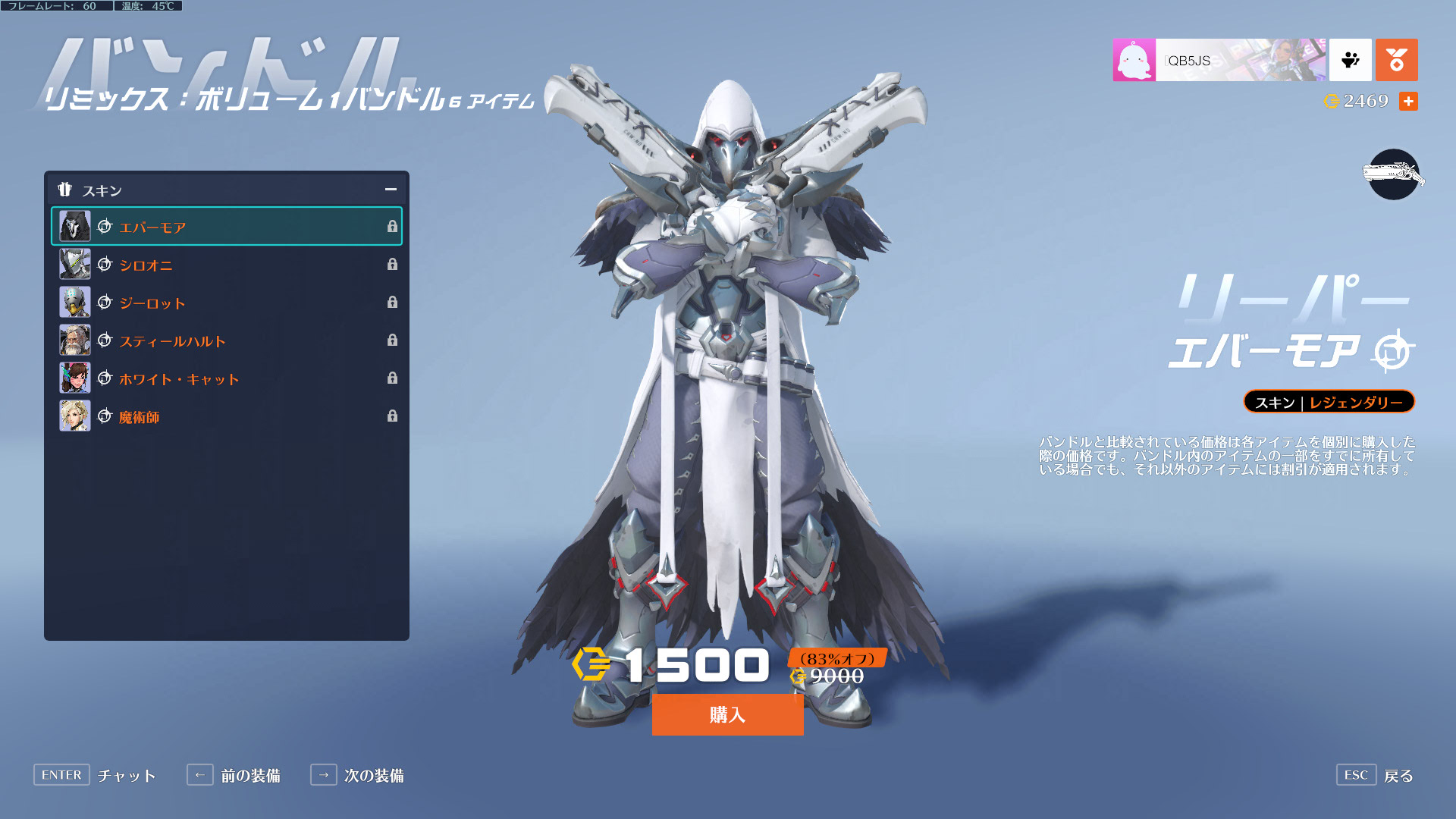This screenshot has width=1456, height=819.
Task: Select the エバーモア skin row
Action: click(x=226, y=227)
